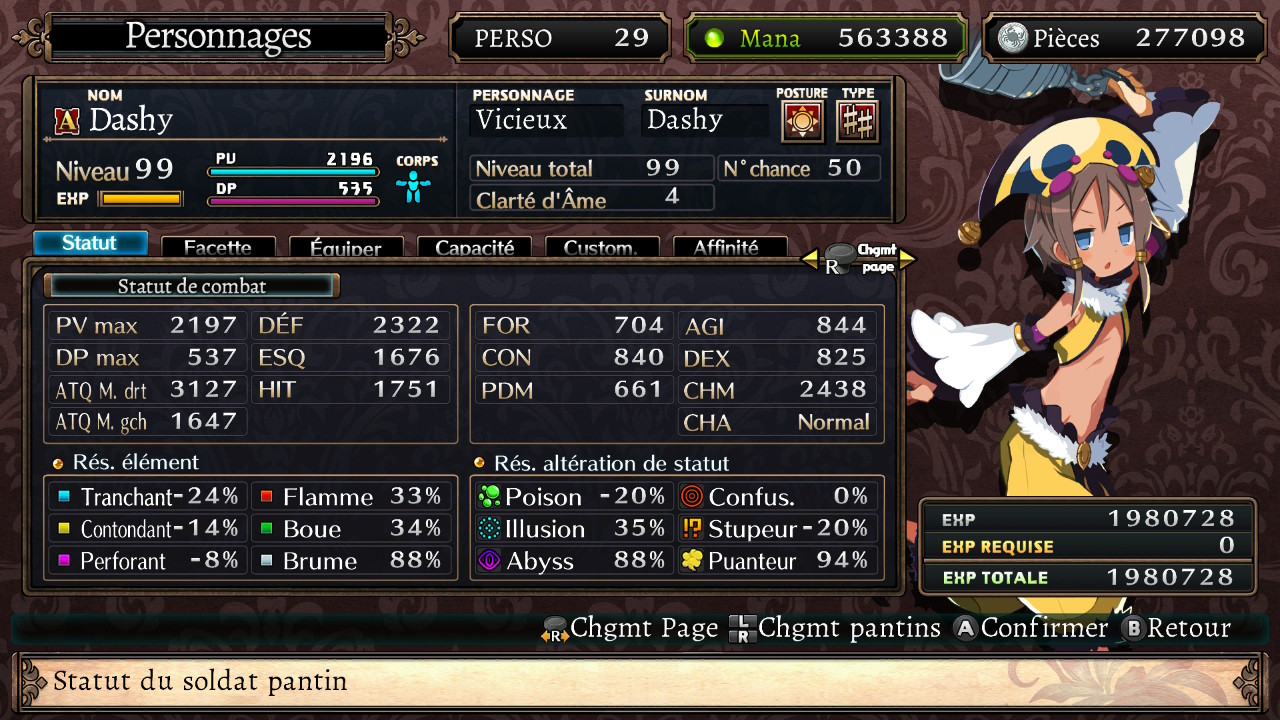Select the Vicieux personnage name field
Image resolution: width=1280 pixels, height=720 pixels.
pyautogui.click(x=545, y=119)
